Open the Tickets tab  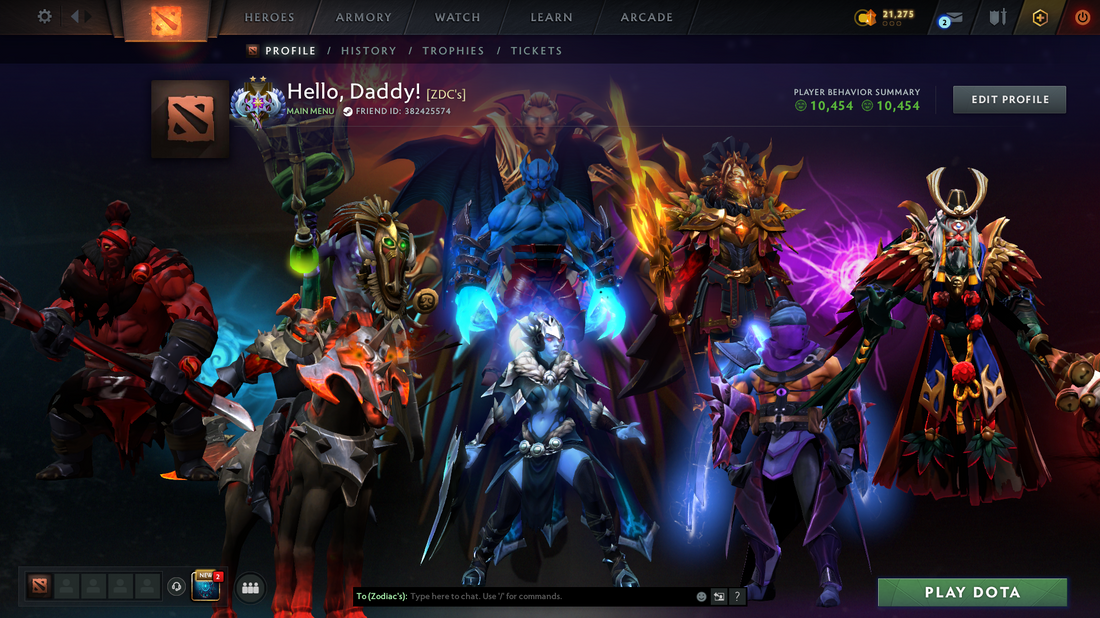(536, 50)
